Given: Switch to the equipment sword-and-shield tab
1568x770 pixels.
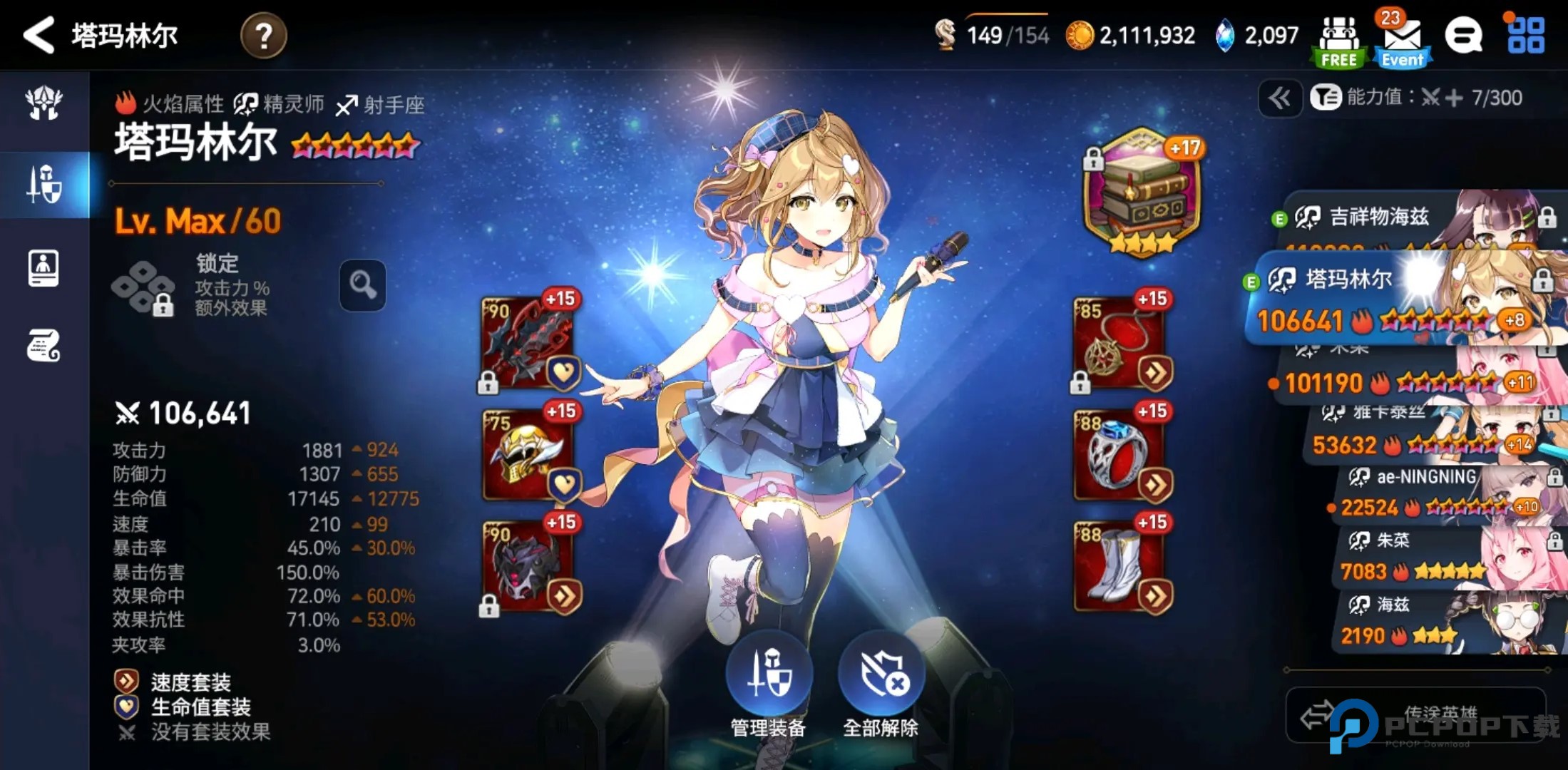Looking at the screenshot, I should coord(44,185).
